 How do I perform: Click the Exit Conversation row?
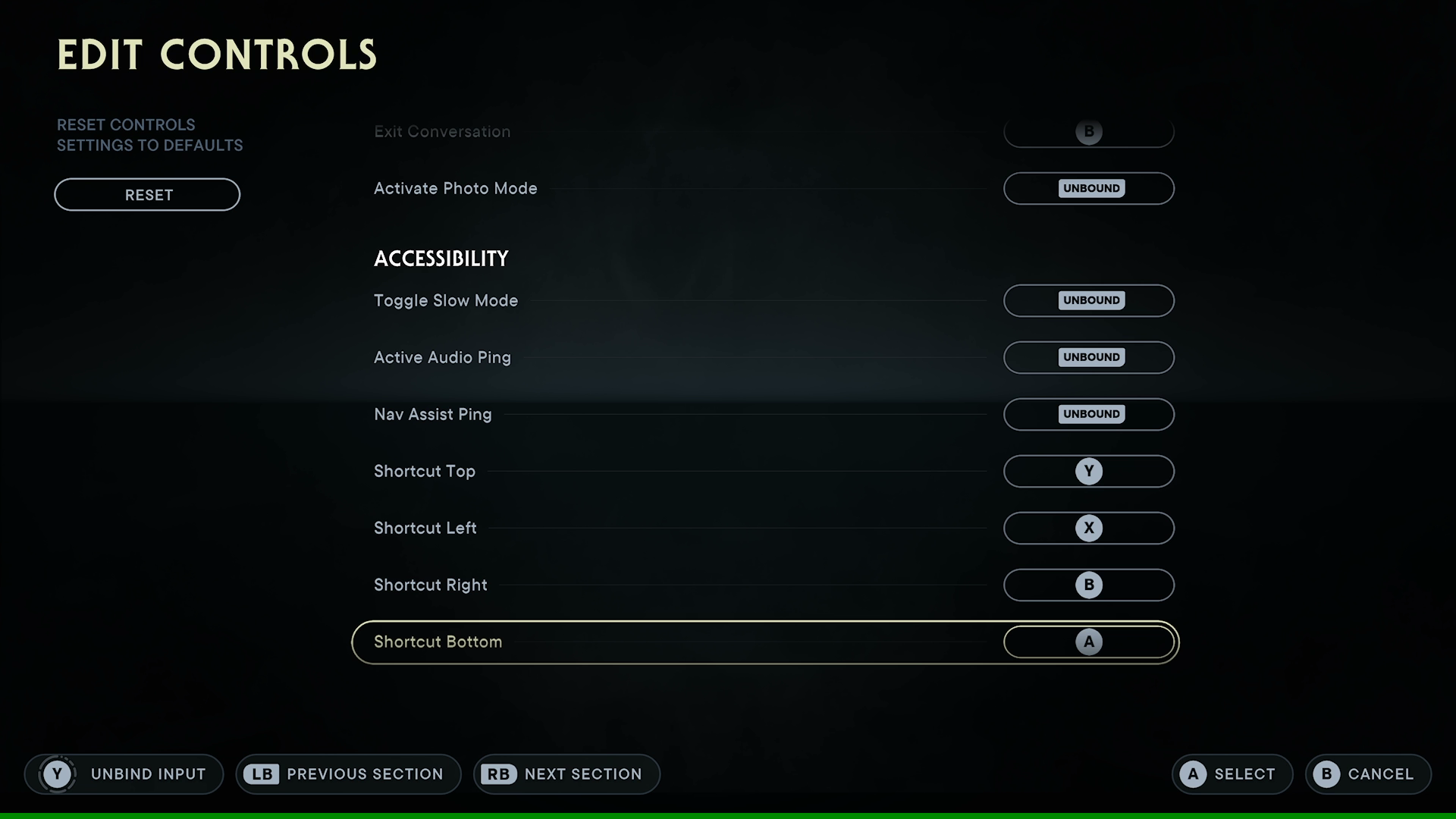(x=764, y=131)
